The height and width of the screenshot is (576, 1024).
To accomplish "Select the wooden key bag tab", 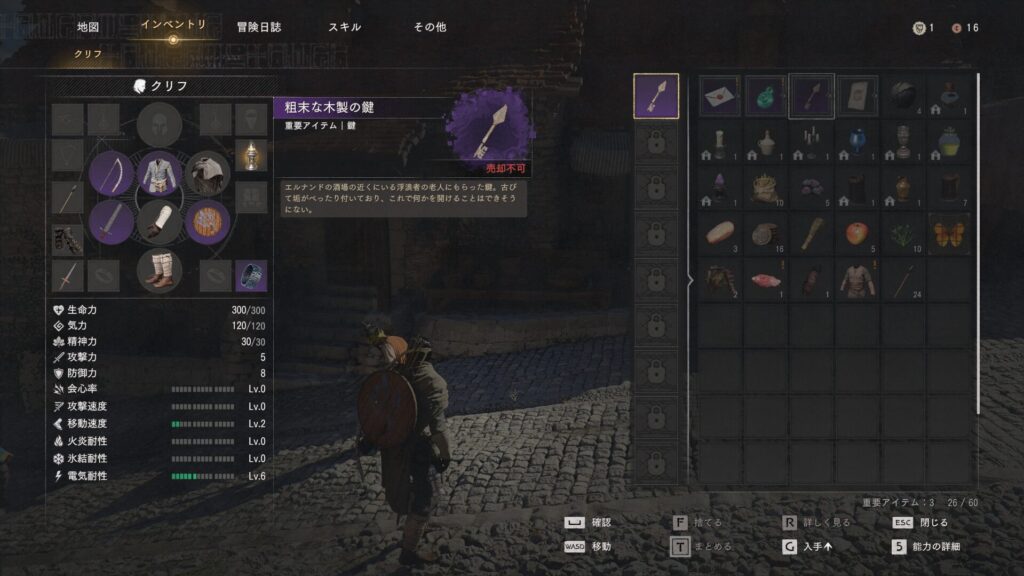I will point(656,96).
